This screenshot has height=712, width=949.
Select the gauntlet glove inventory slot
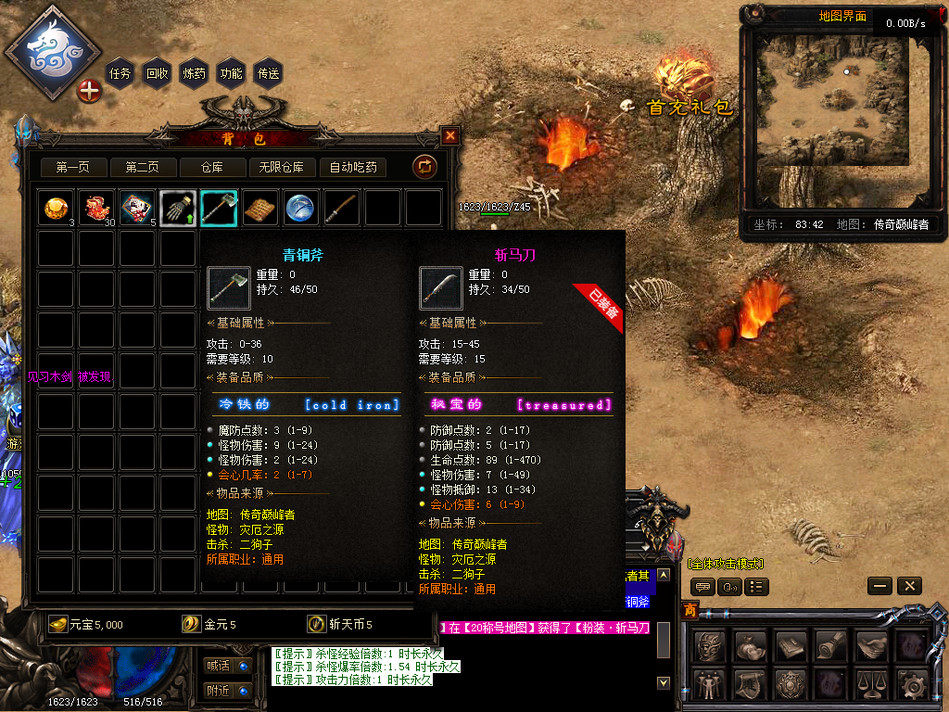pyautogui.click(x=178, y=208)
